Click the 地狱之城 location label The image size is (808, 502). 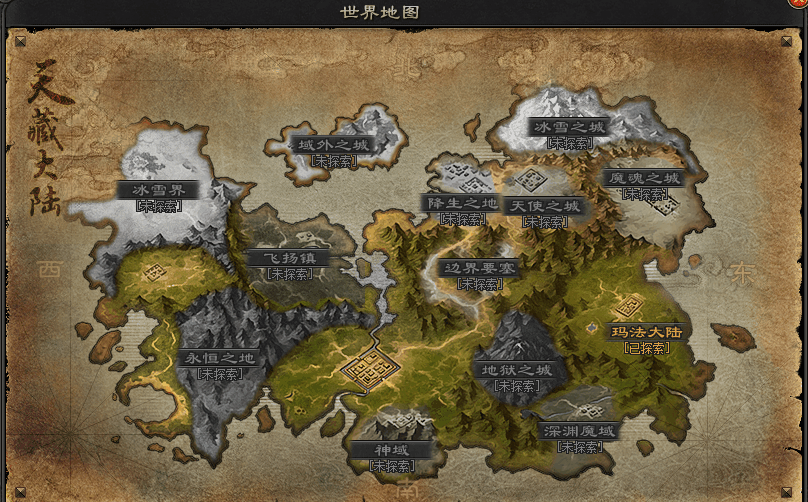coord(516,370)
